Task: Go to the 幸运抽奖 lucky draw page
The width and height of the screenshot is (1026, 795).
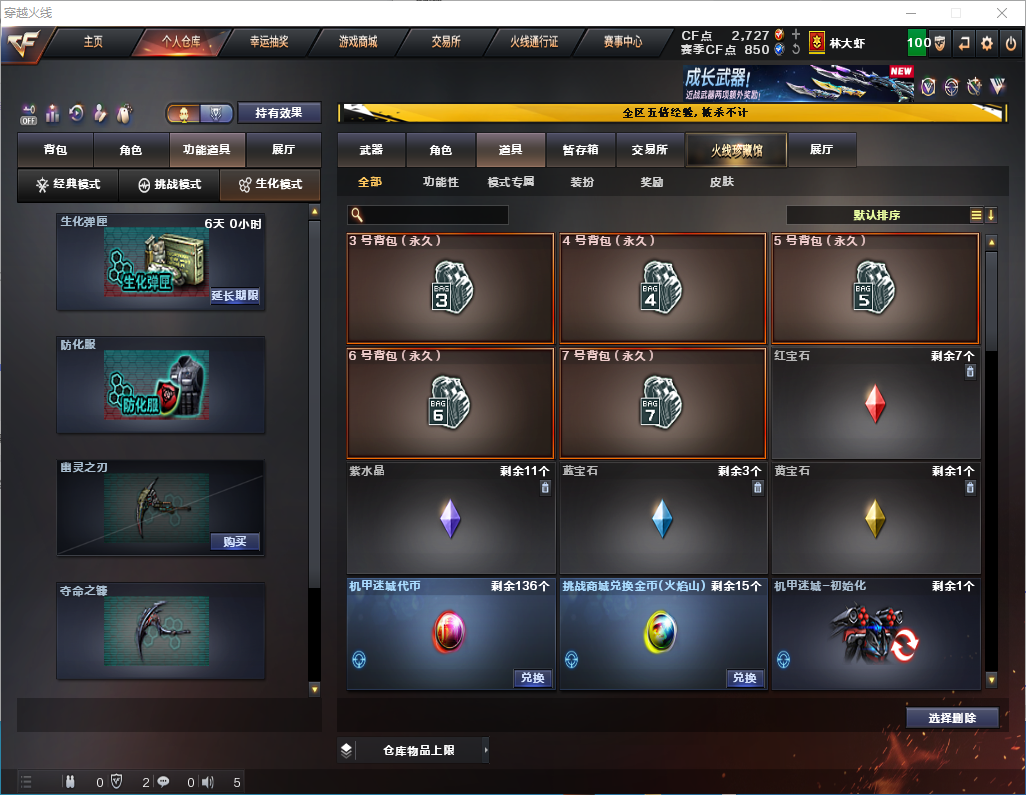Action: pyautogui.click(x=269, y=42)
